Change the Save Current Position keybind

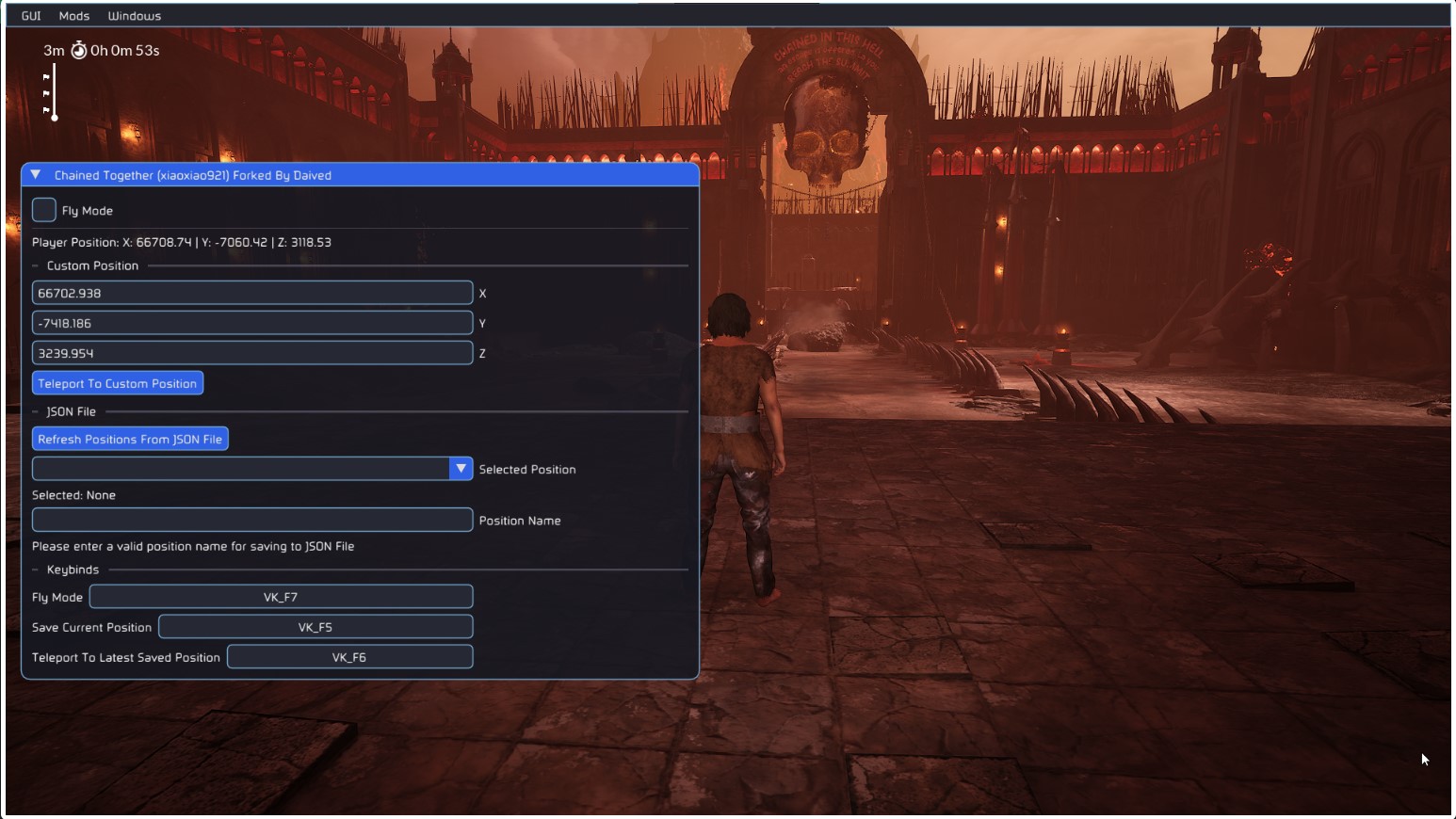point(315,627)
